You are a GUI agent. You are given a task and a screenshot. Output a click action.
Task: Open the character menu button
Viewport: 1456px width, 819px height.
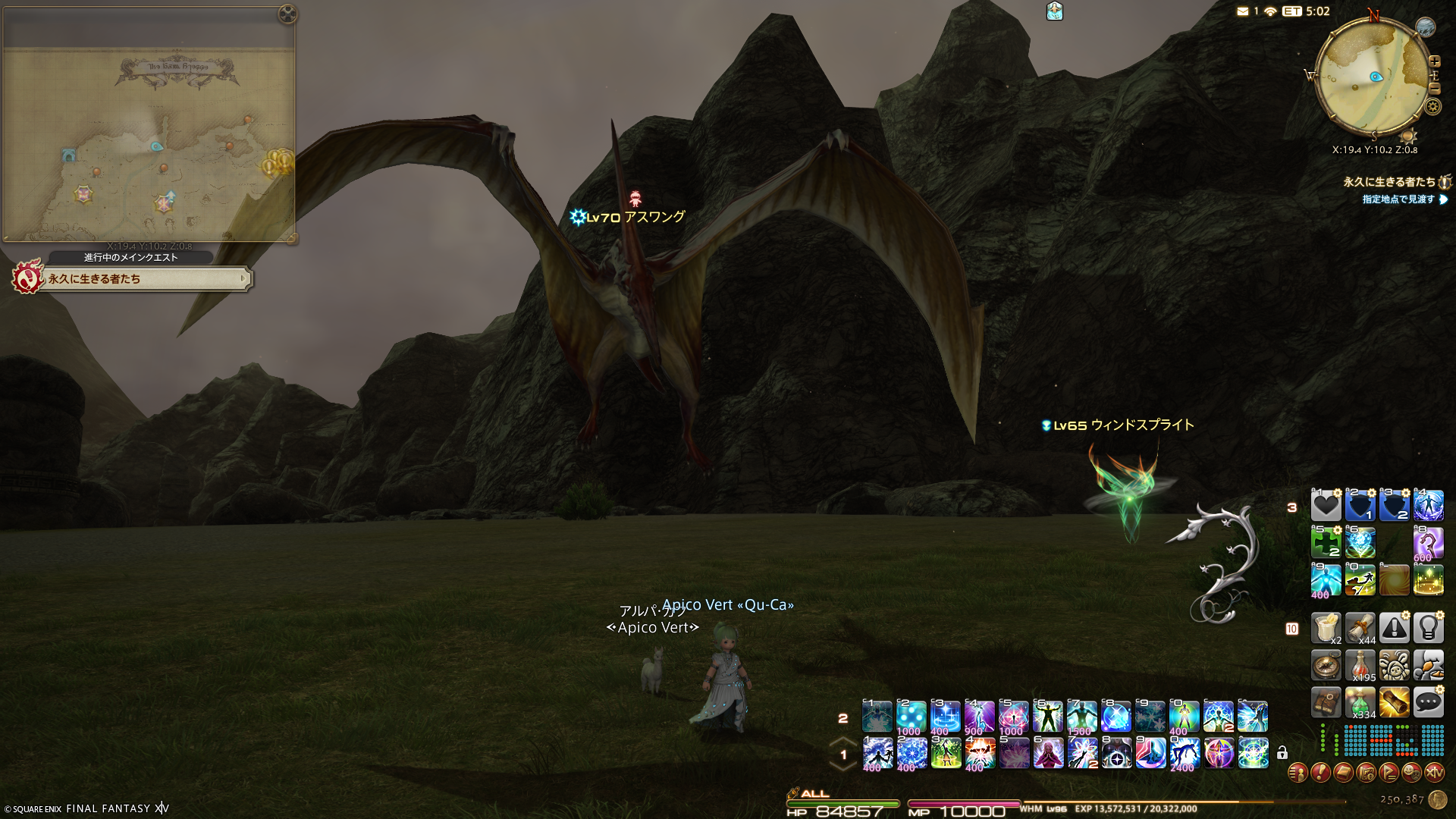[1298, 773]
